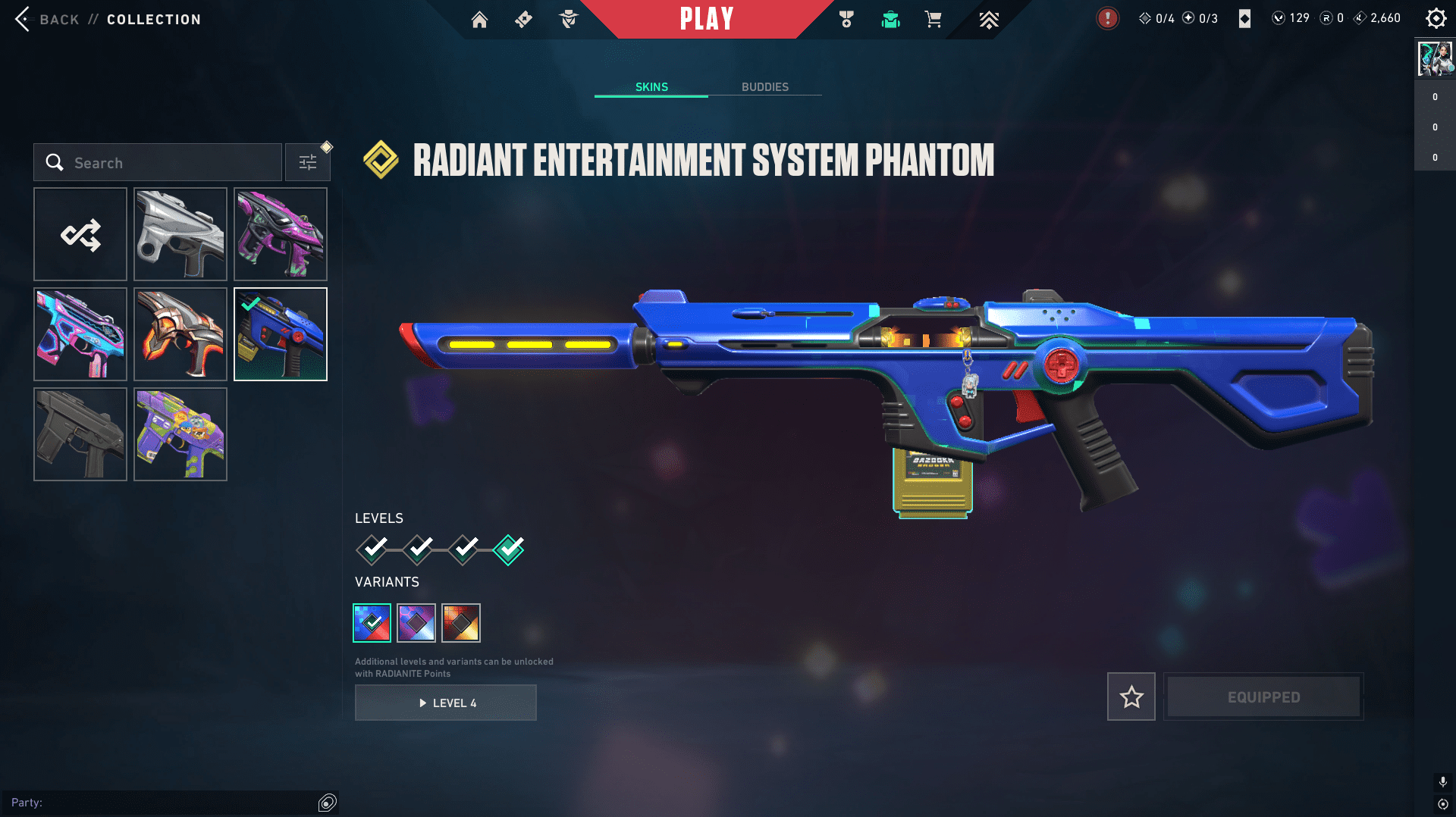The image size is (1456, 817).
Task: Select the orange and black Phantom skin
Action: click(x=180, y=334)
